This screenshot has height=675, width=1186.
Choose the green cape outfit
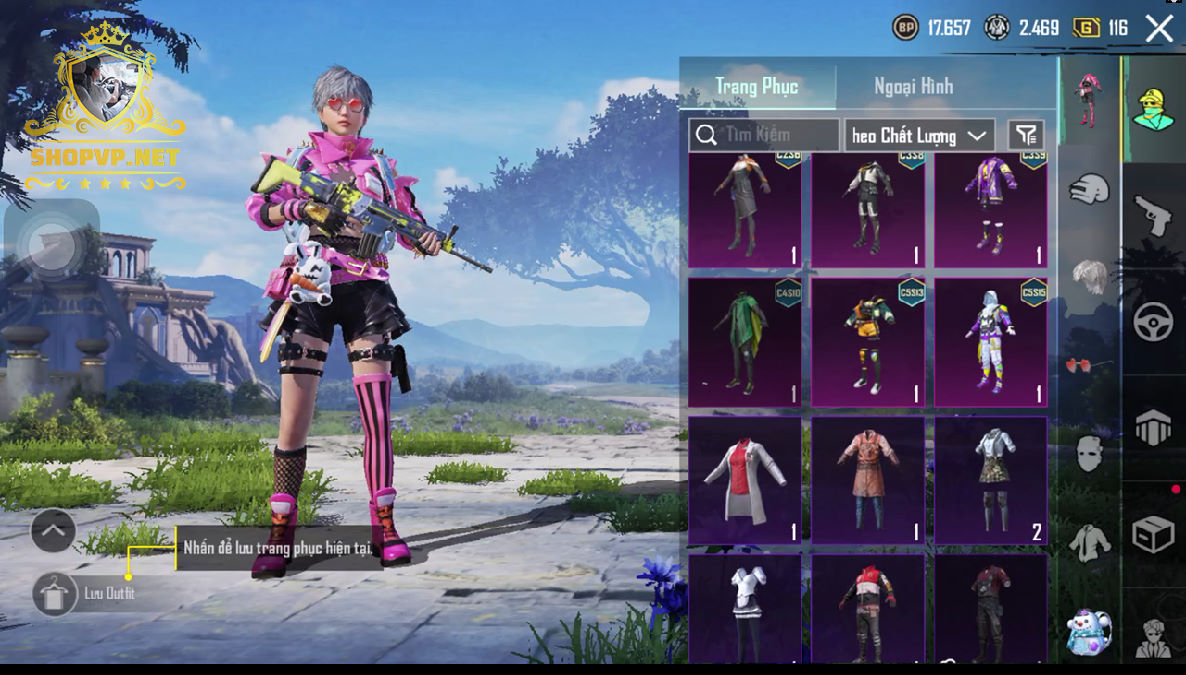[744, 343]
